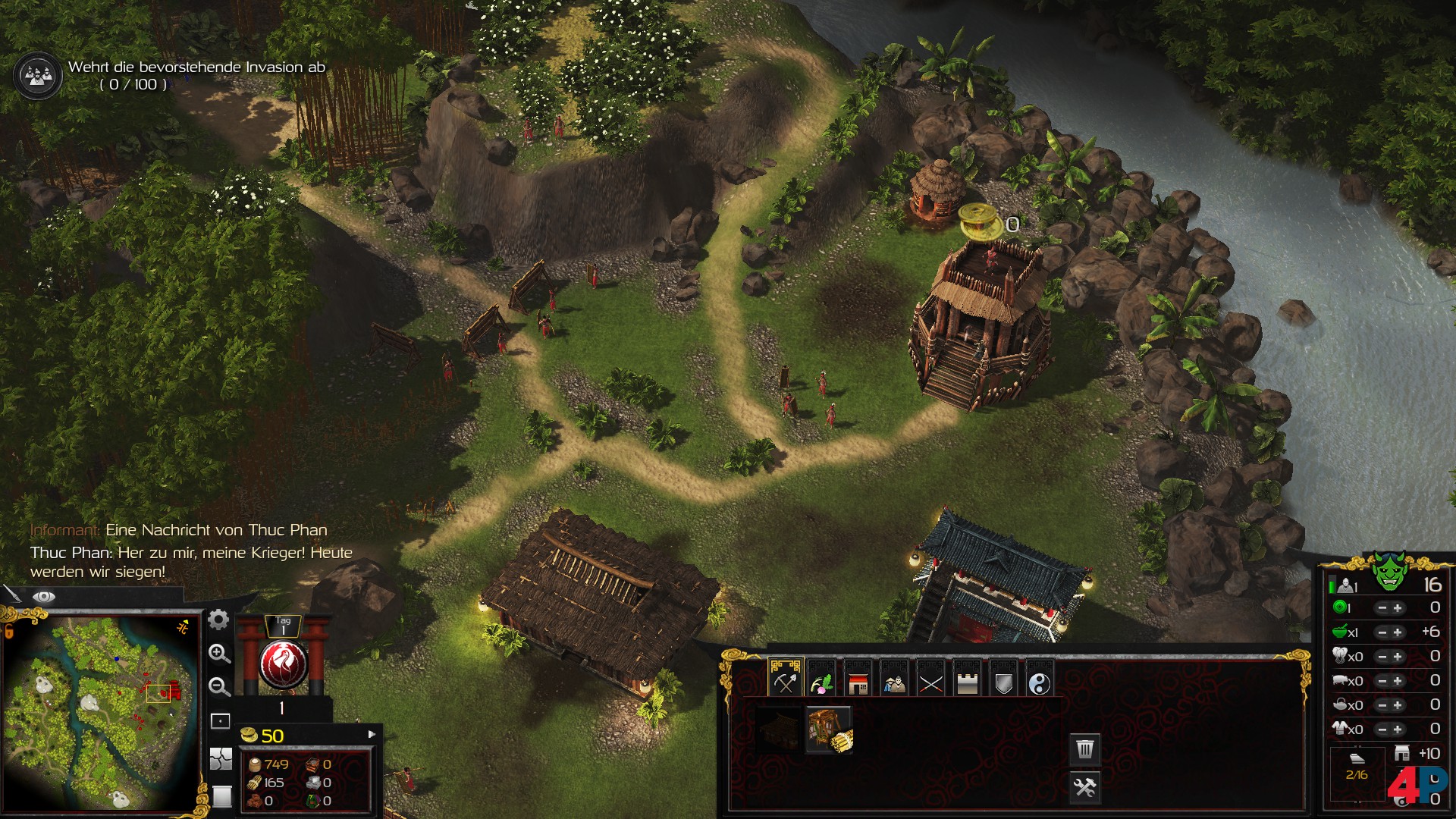This screenshot has height=819, width=1456.
Task: Increase the rice ration with plus button
Action: click(x=1398, y=632)
